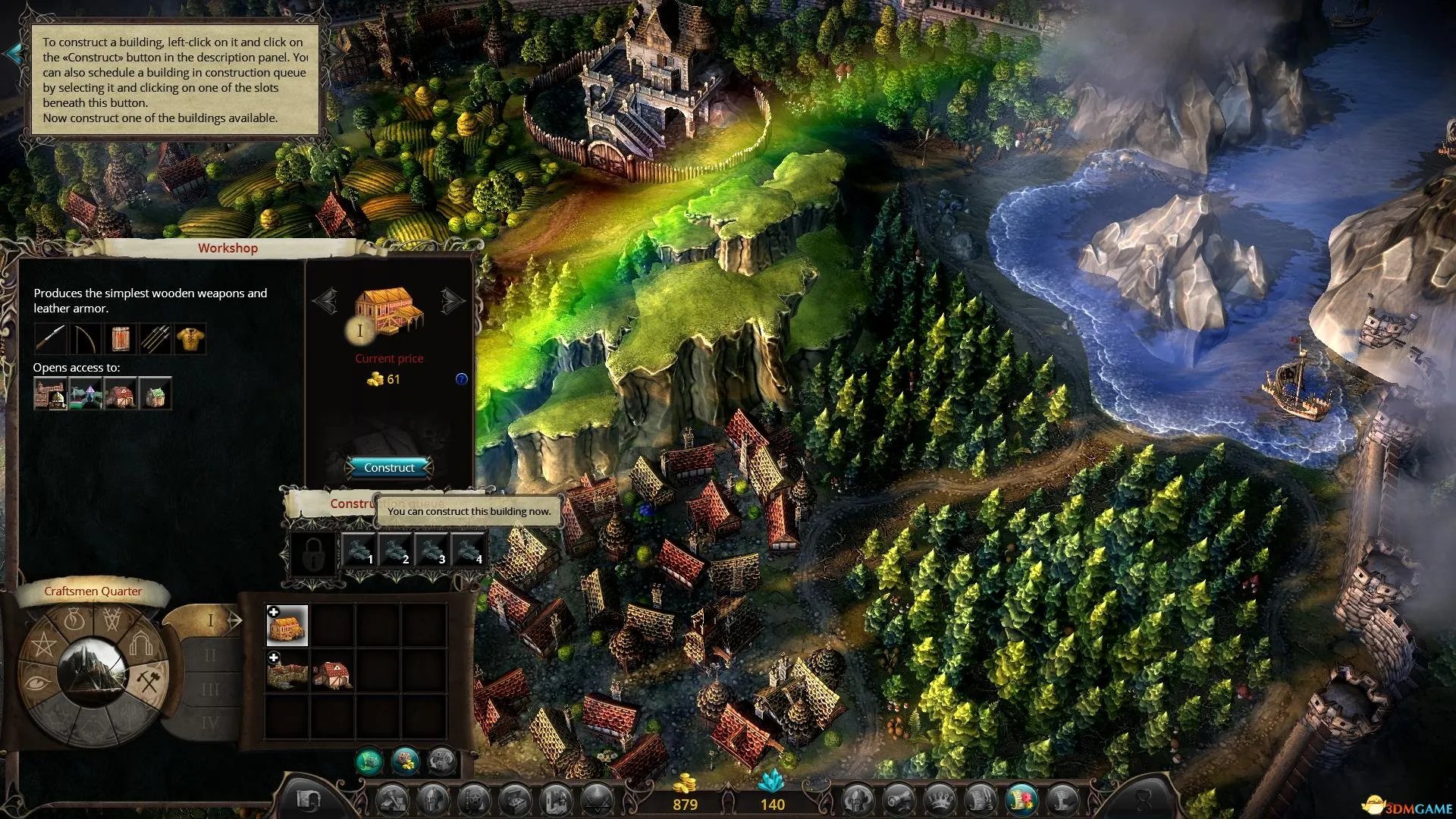The width and height of the screenshot is (1456, 819).
Task: Open the crown icon in the bottom bar
Action: click(940, 799)
